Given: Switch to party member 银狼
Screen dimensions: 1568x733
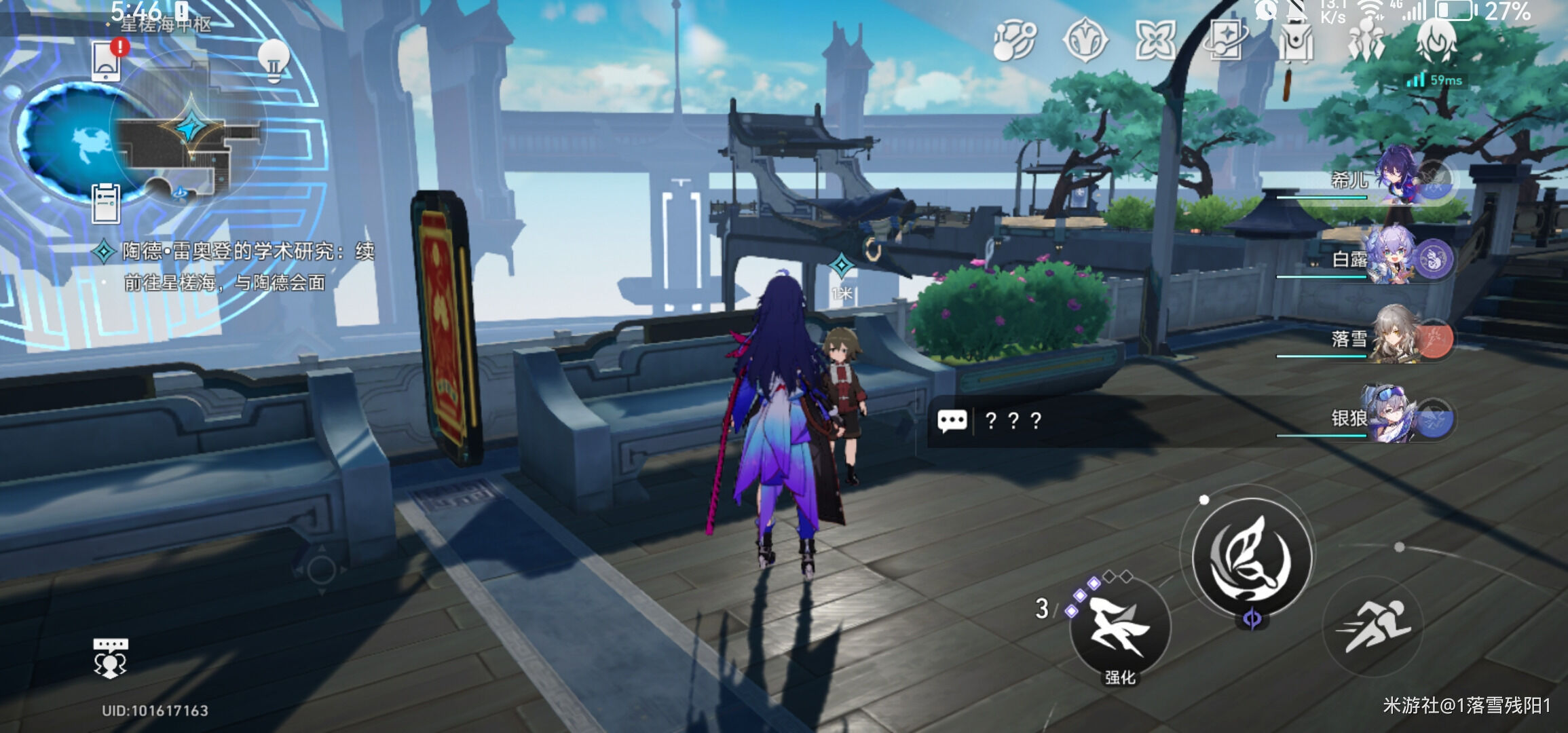Looking at the screenshot, I should [1398, 416].
